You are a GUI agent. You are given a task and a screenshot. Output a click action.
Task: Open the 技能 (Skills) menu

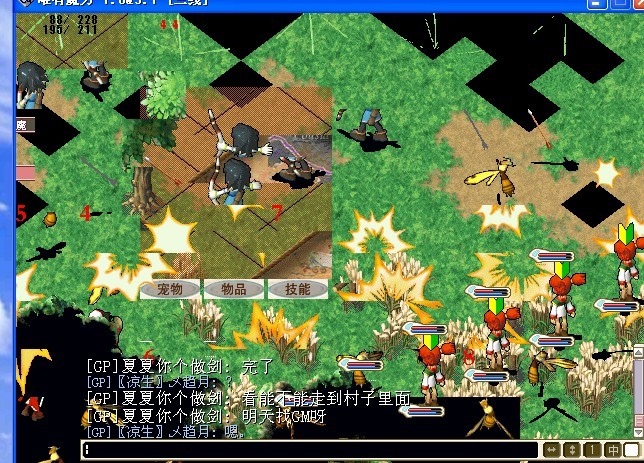click(x=297, y=289)
